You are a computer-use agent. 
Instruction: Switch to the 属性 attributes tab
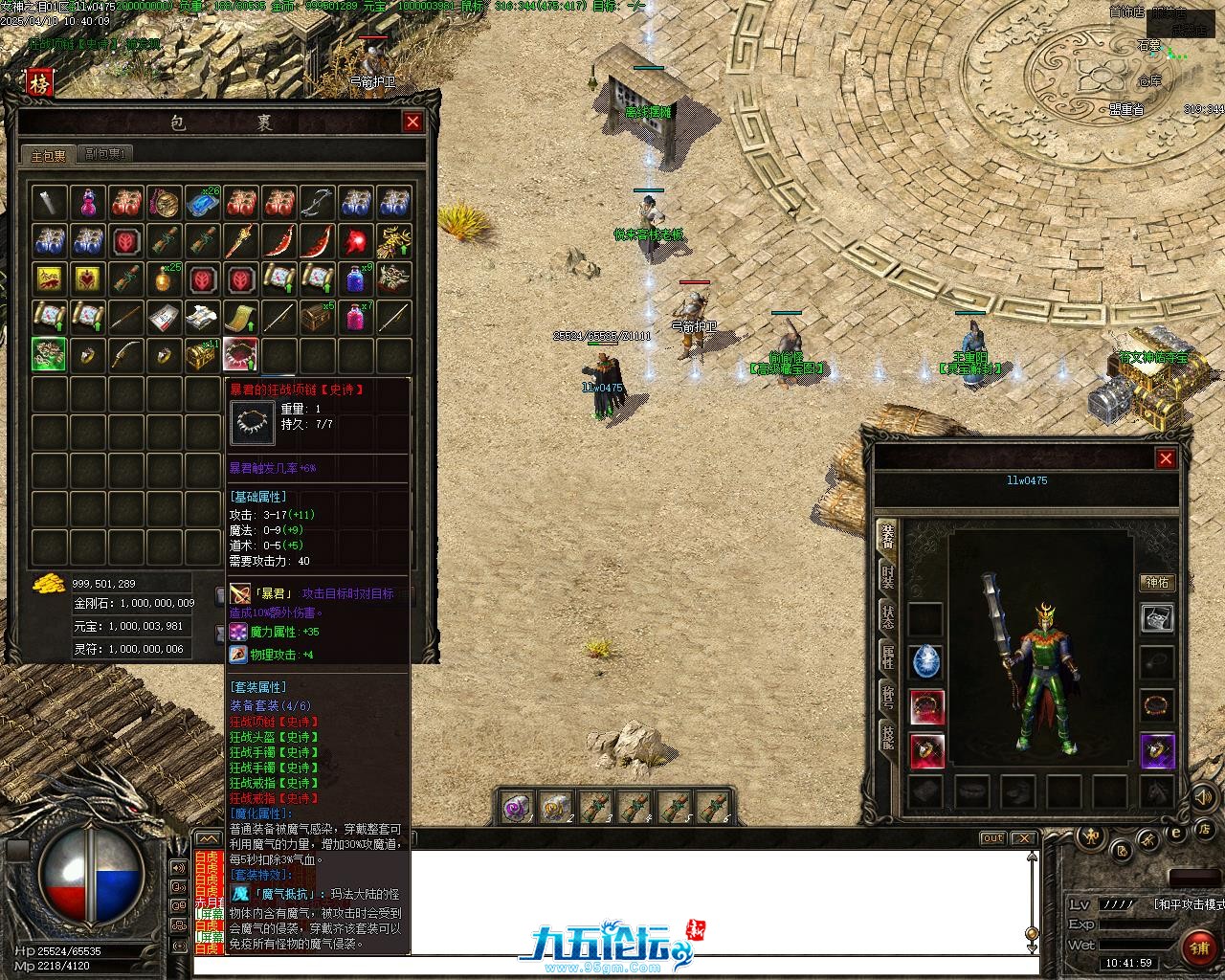coord(888,657)
